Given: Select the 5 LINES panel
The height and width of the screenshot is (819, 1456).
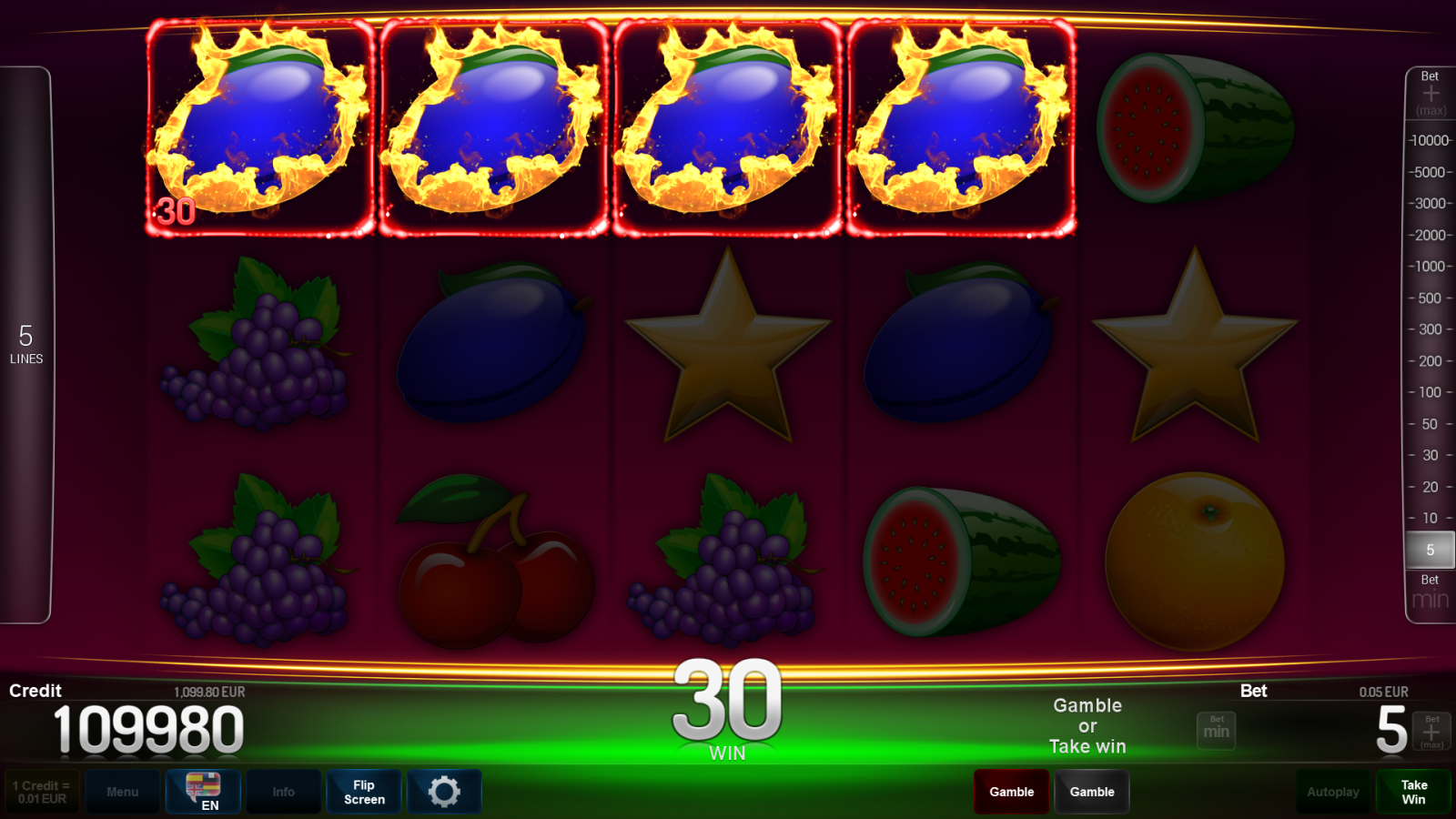Looking at the screenshot, I should (26, 345).
